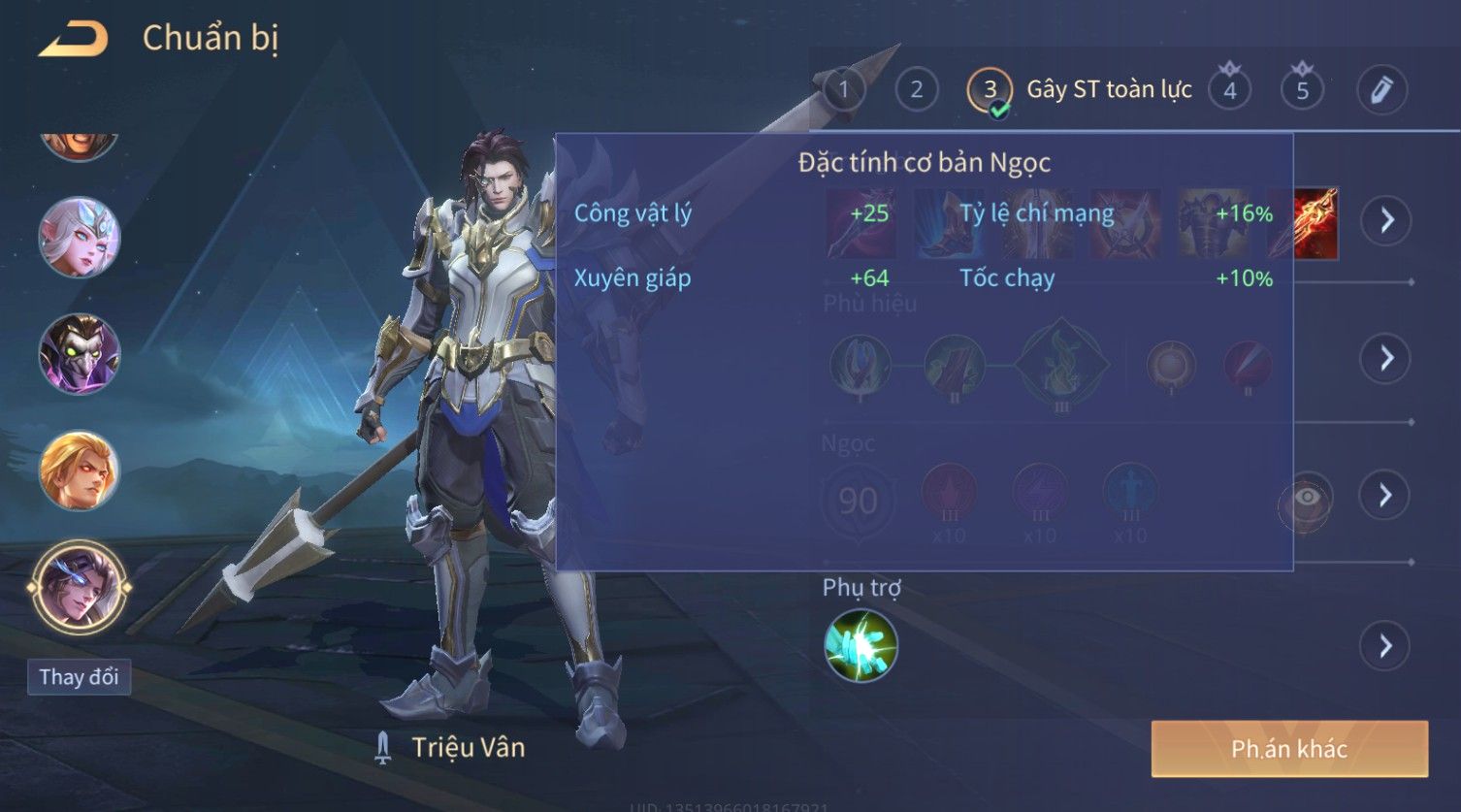Image resolution: width=1461 pixels, height=812 pixels.
Task: Select loadout preset 1
Action: point(843,90)
